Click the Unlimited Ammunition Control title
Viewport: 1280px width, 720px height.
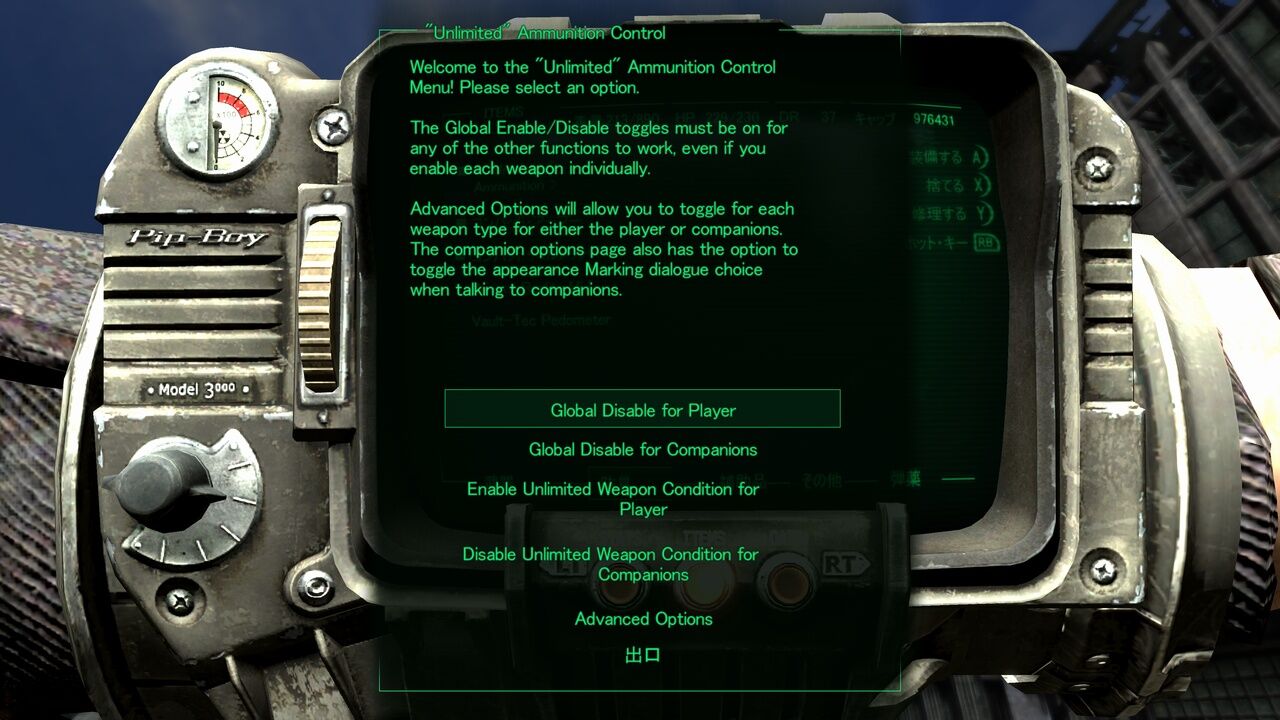[x=544, y=33]
